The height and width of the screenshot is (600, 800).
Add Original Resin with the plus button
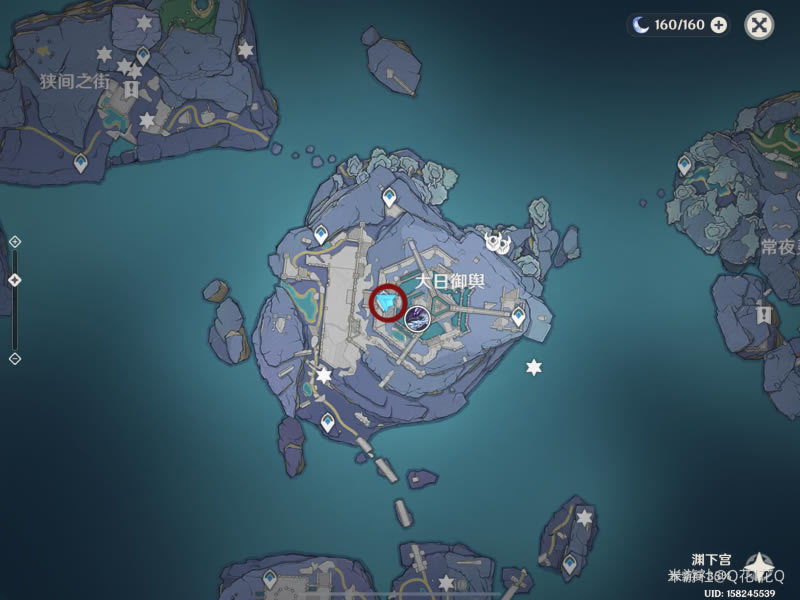718,25
